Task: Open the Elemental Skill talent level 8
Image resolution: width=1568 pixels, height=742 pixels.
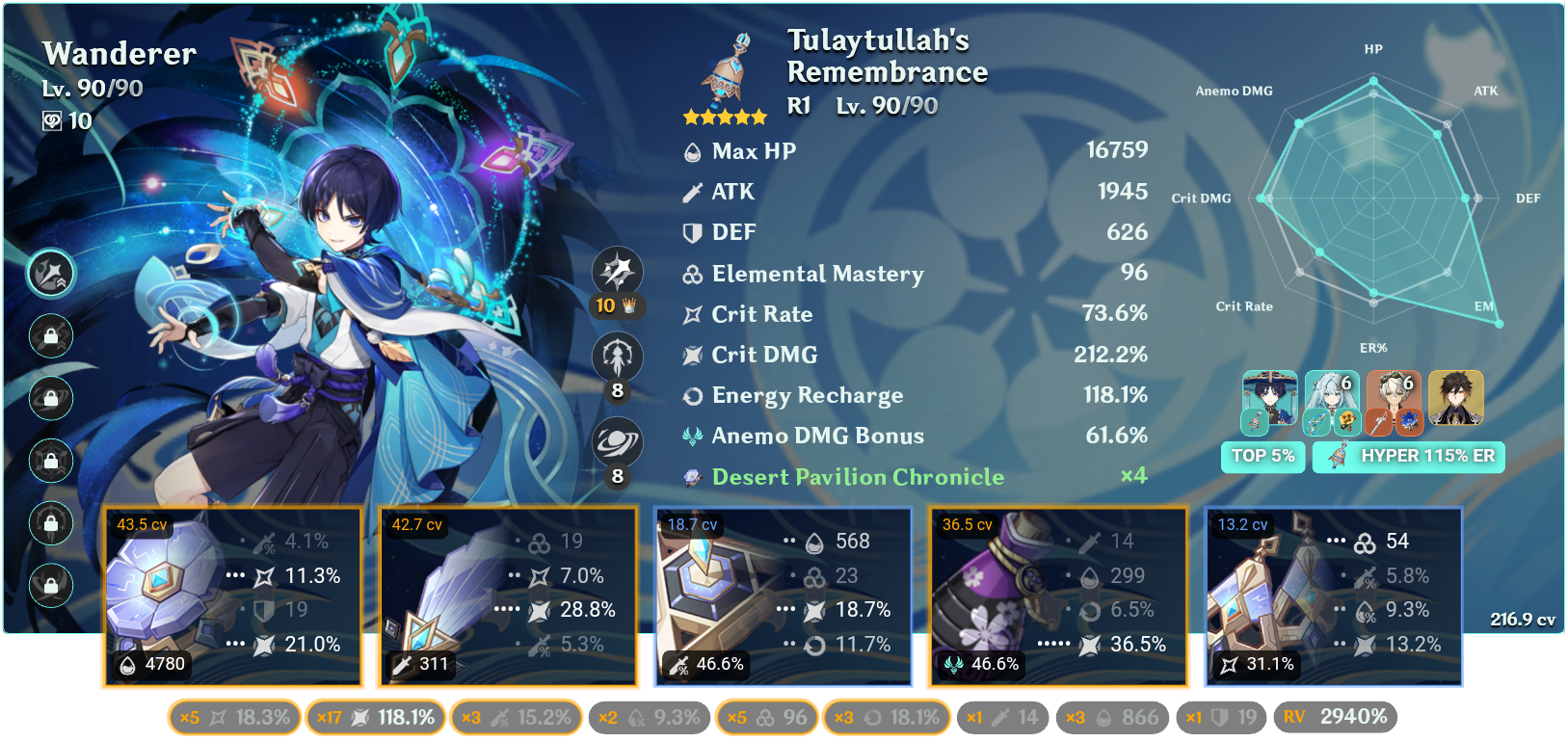Action: point(616,358)
